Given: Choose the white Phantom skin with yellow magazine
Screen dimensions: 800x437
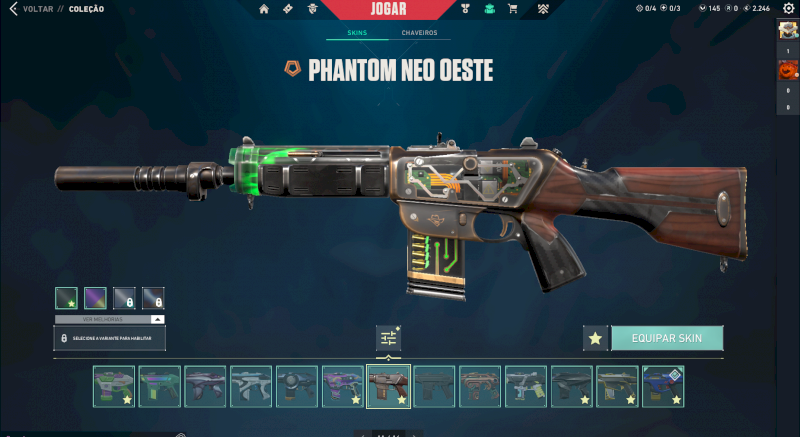Looking at the screenshot, I should (x=525, y=386).
